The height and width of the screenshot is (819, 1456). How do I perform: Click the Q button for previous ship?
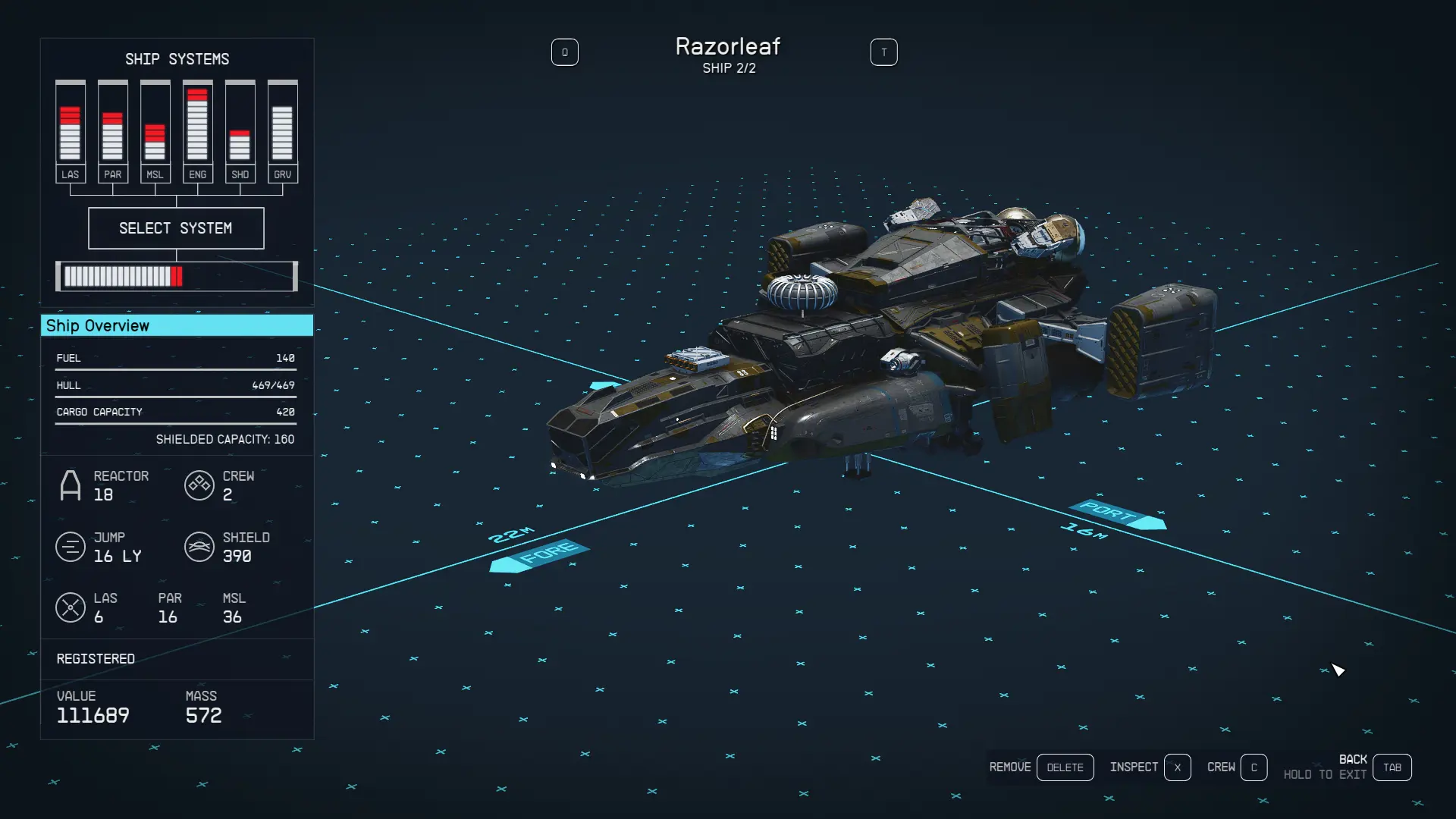[x=565, y=52]
